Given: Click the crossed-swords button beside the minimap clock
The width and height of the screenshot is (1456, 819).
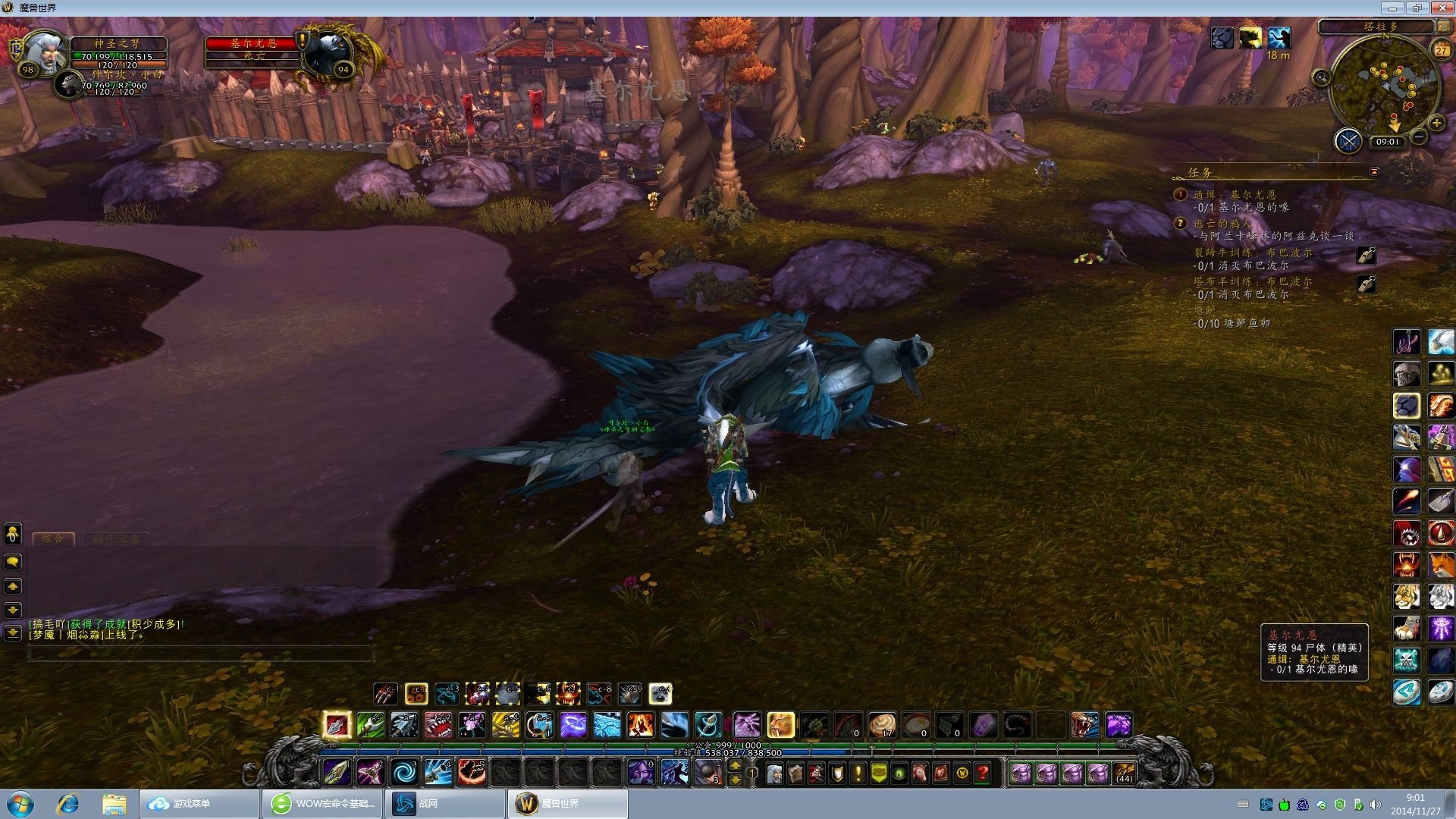Looking at the screenshot, I should (1348, 141).
